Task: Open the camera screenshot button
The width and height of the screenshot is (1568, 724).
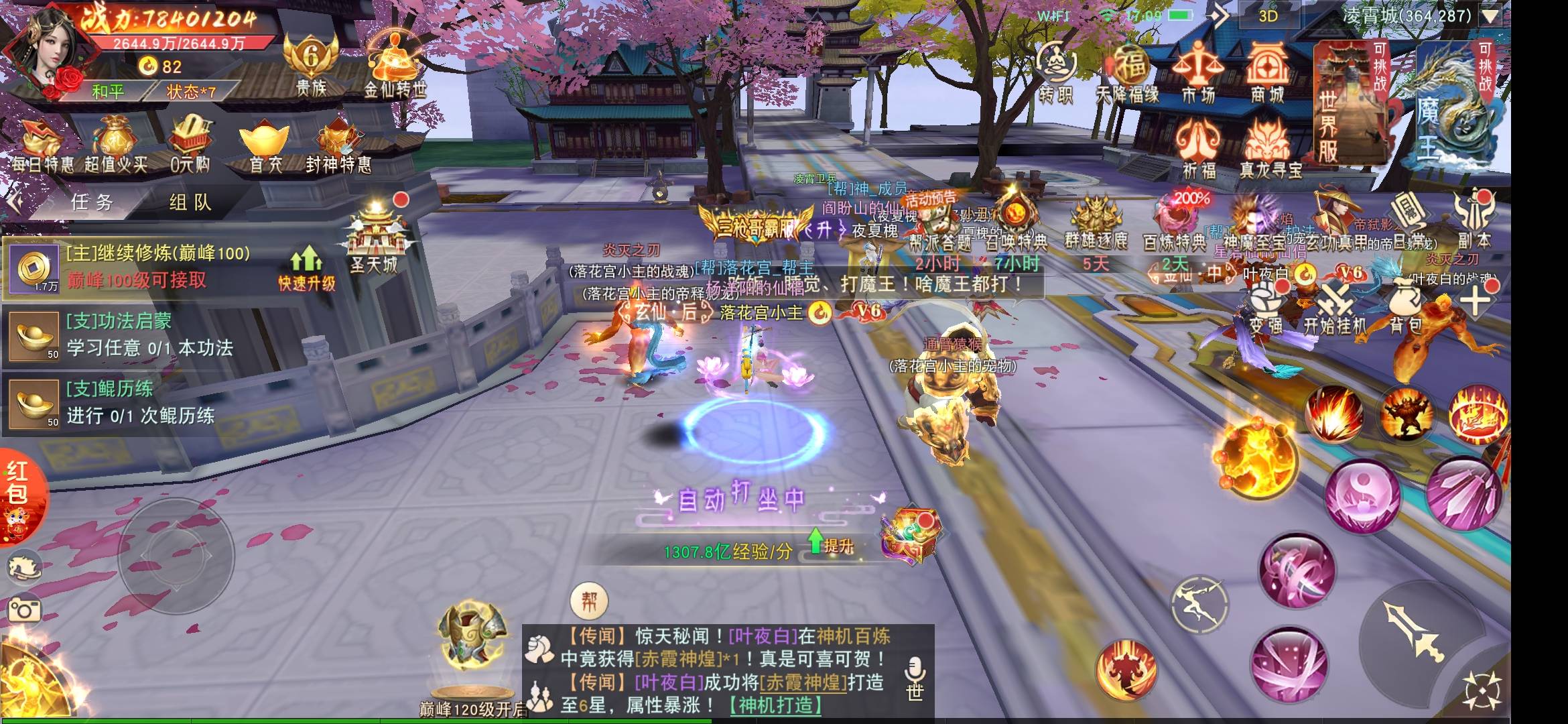Action: pyautogui.click(x=24, y=609)
